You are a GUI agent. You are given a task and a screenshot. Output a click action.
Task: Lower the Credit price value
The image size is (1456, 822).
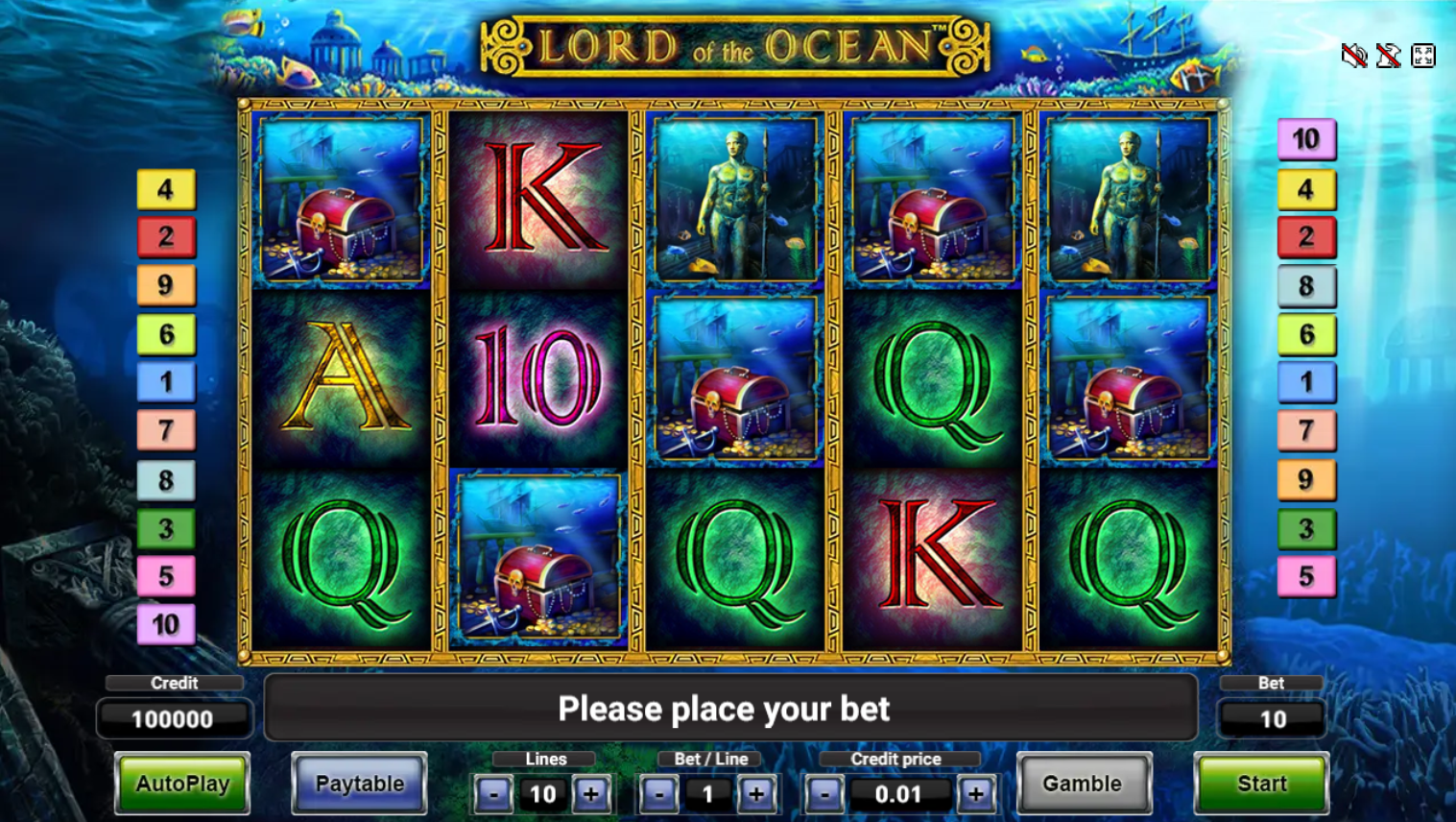click(x=823, y=794)
